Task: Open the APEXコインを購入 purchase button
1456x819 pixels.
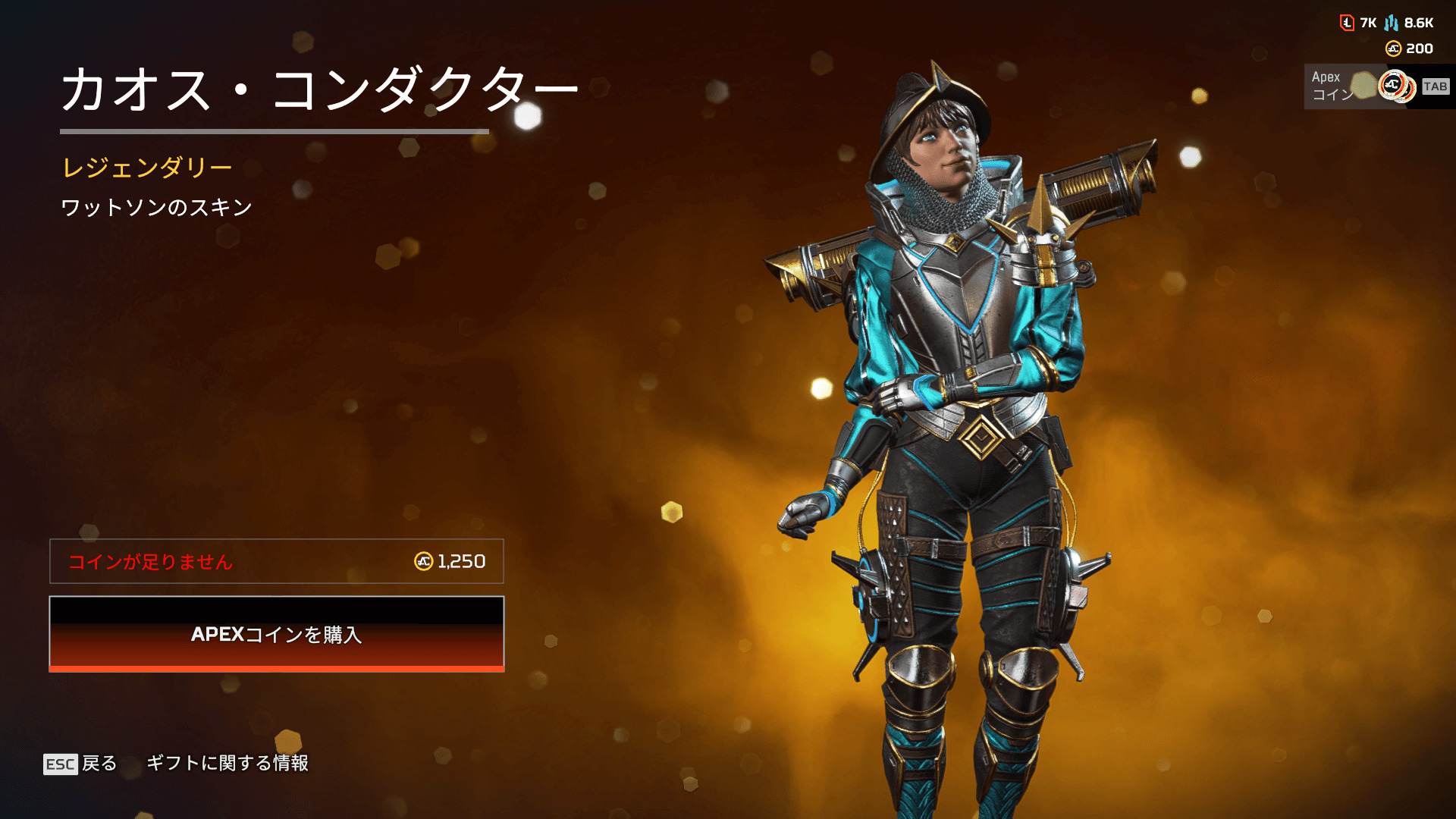Action: click(x=277, y=634)
